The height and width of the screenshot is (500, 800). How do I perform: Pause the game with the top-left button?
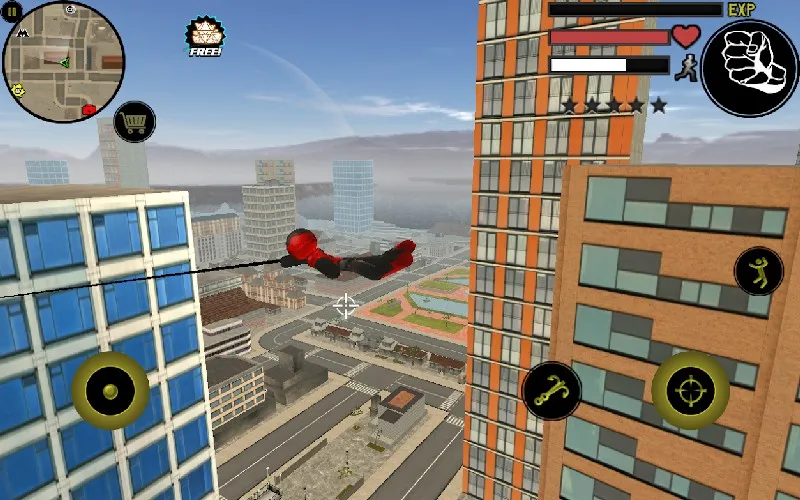(12, 10)
